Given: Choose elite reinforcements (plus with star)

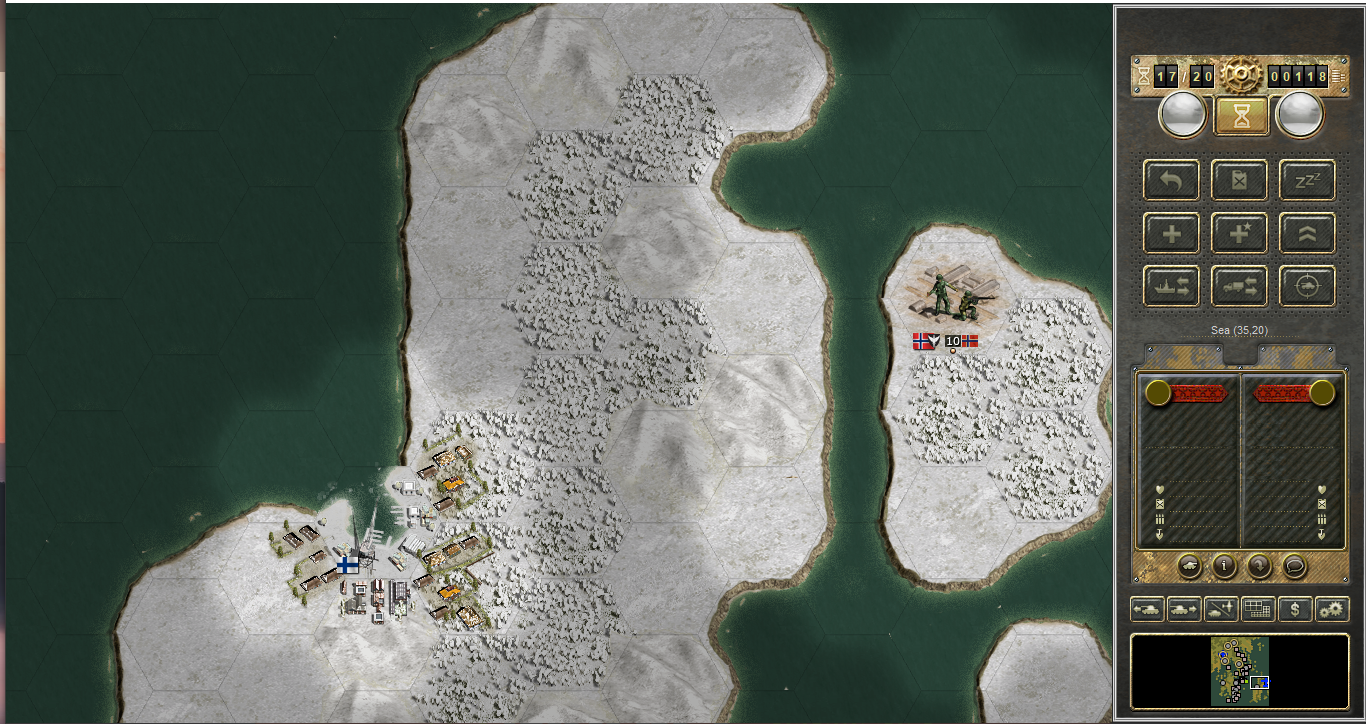Looking at the screenshot, I should click(x=1239, y=234).
